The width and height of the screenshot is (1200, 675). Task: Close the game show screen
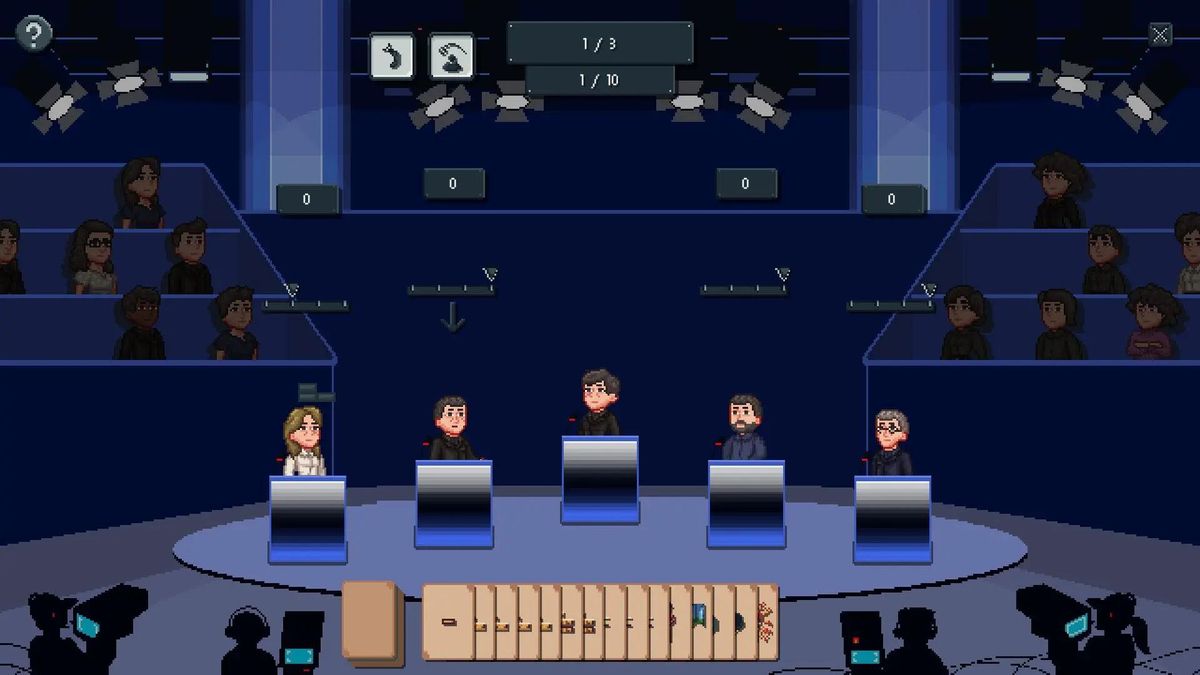[1160, 36]
